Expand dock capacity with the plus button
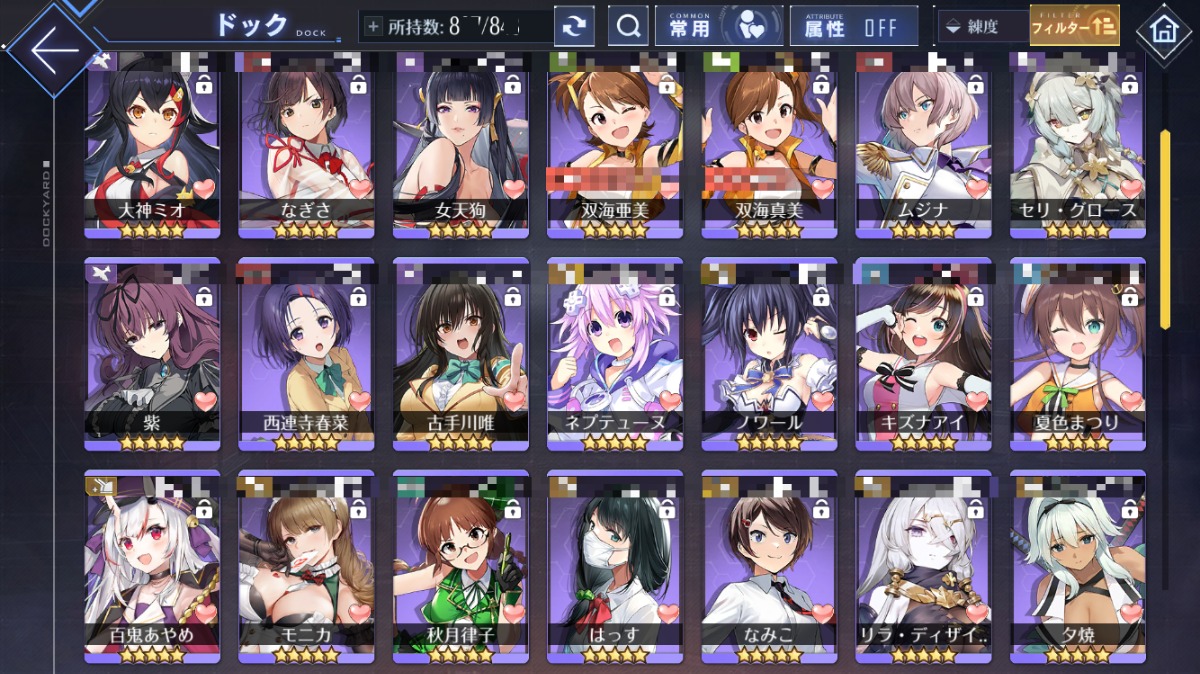This screenshot has height=674, width=1200. 374,27
